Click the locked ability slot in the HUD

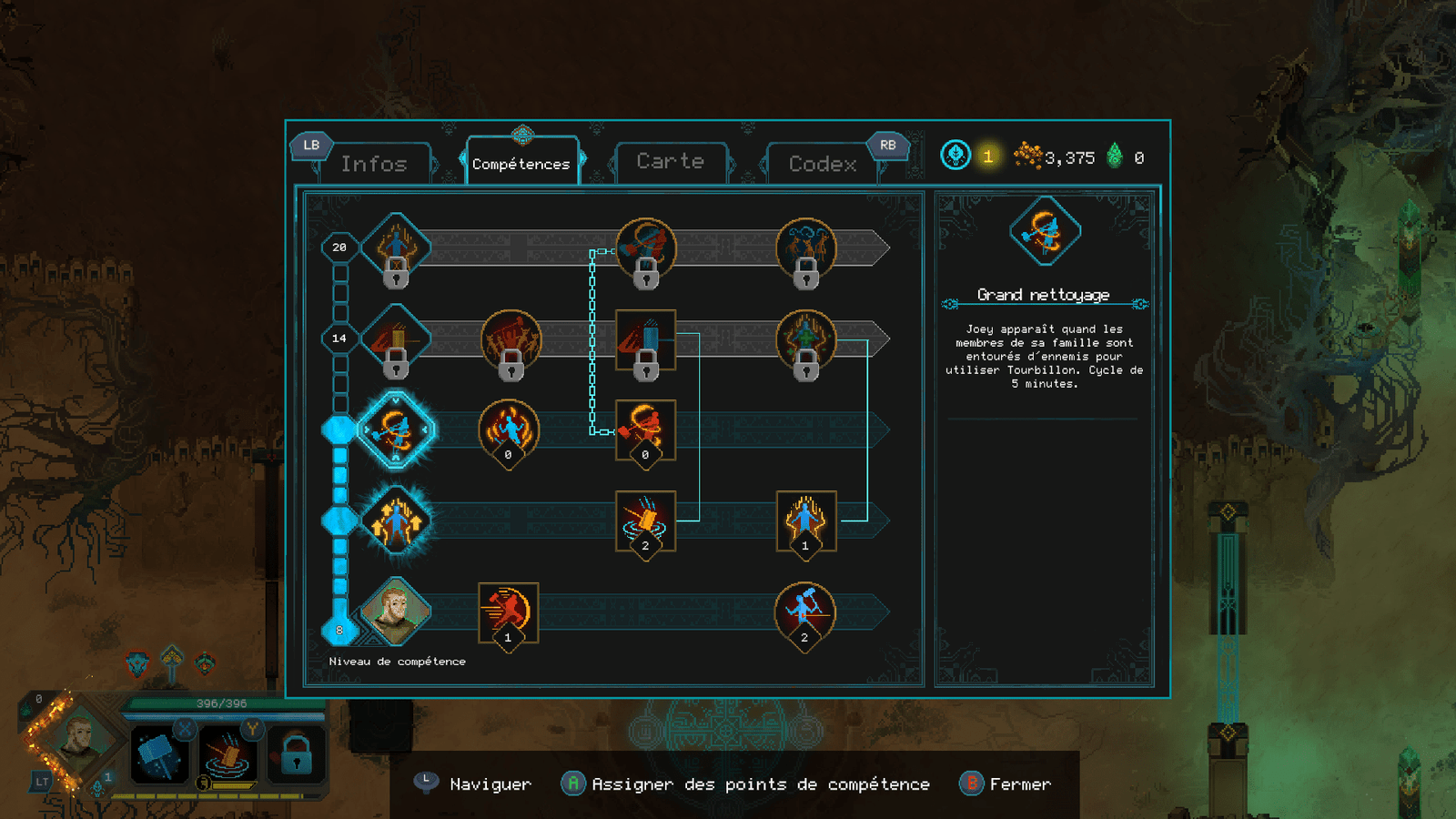[x=296, y=755]
